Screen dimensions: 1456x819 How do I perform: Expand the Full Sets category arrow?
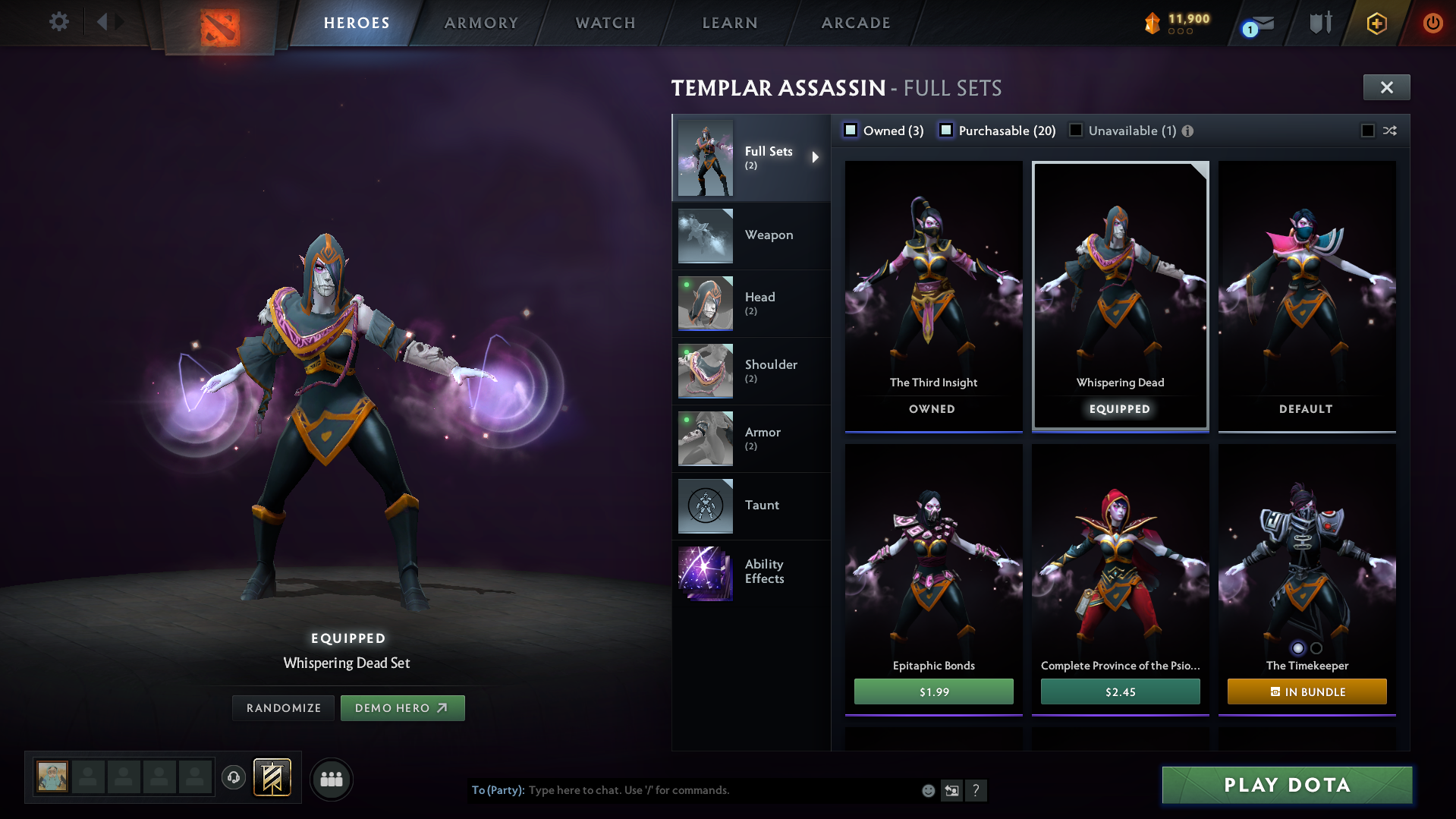click(x=816, y=157)
